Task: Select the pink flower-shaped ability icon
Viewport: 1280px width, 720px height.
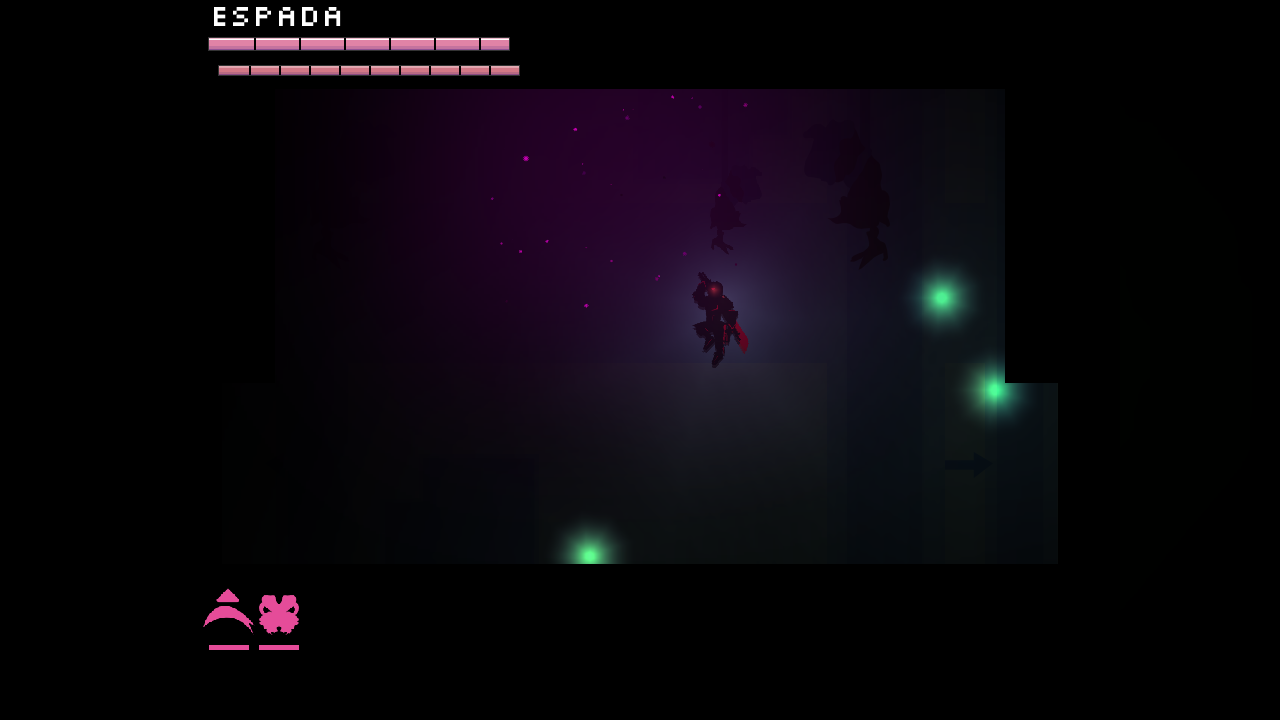Action: tap(279, 614)
